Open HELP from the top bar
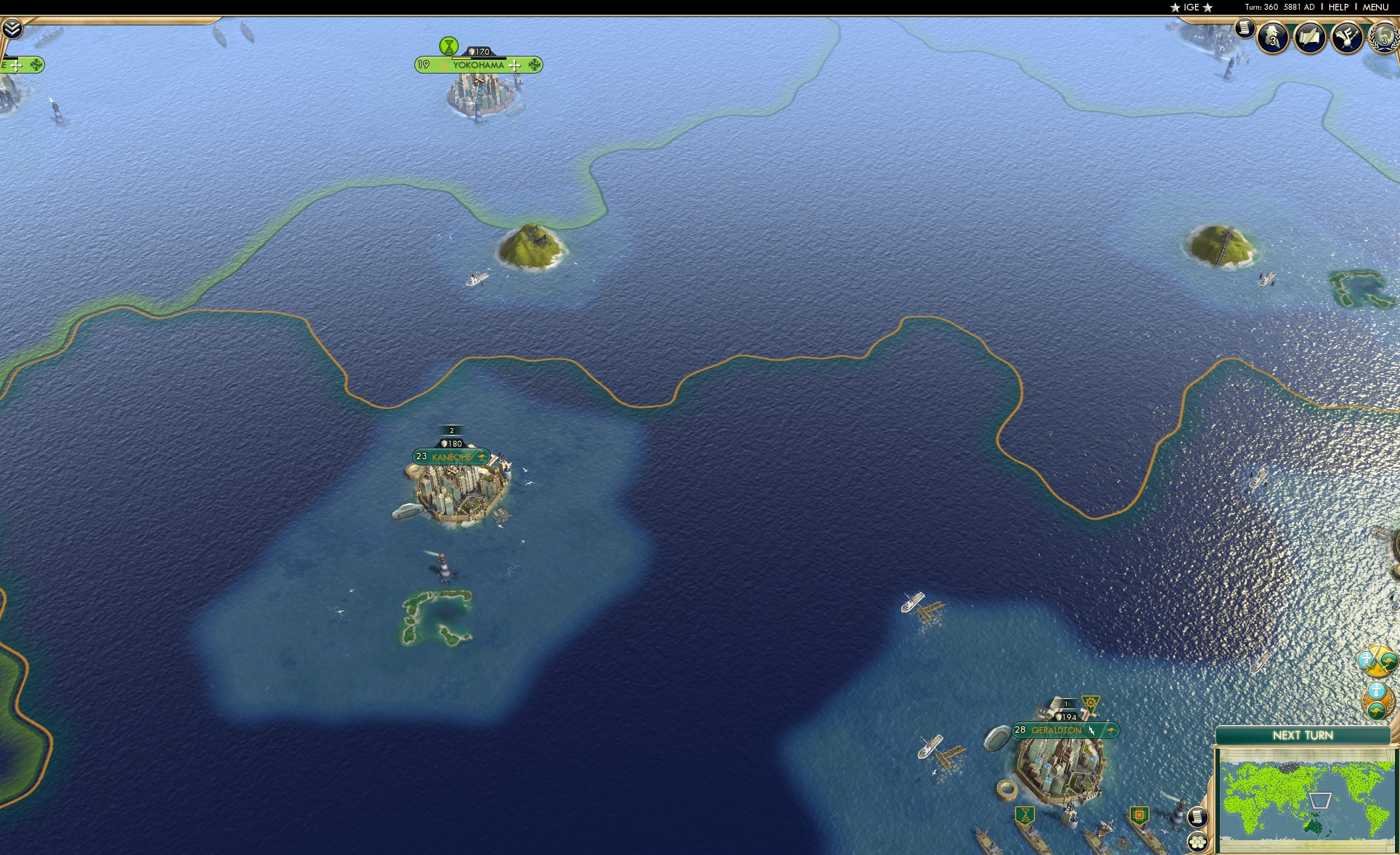Screen dimensions: 1400x855 coord(1339,7)
